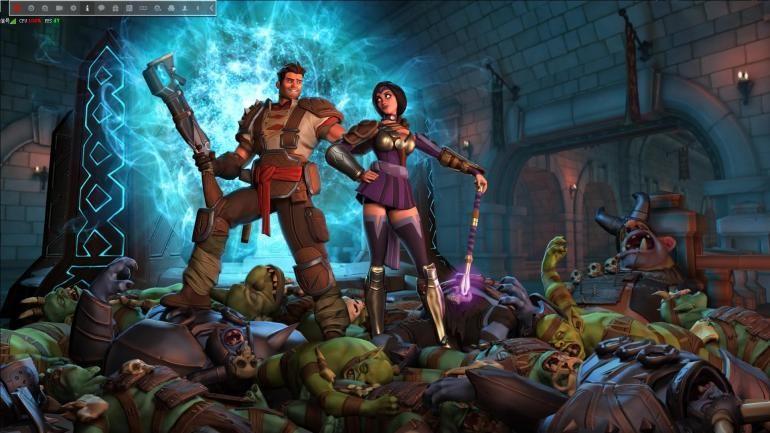770x433 pixels.
Task: Collapse the overlay toolbar with the arrow
Action: (x=211, y=7)
